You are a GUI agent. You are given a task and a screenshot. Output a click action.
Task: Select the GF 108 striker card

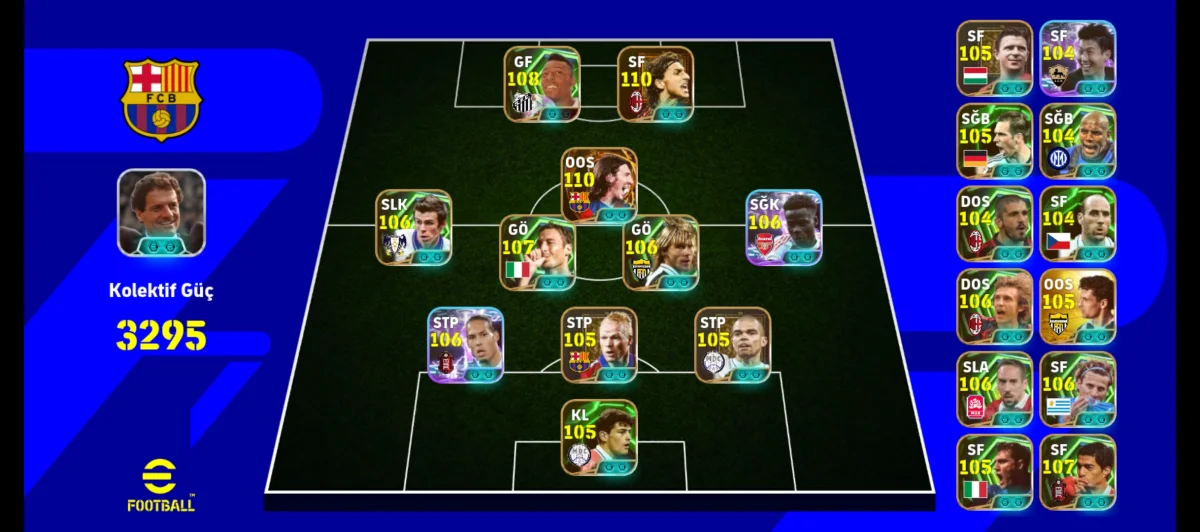(x=541, y=84)
